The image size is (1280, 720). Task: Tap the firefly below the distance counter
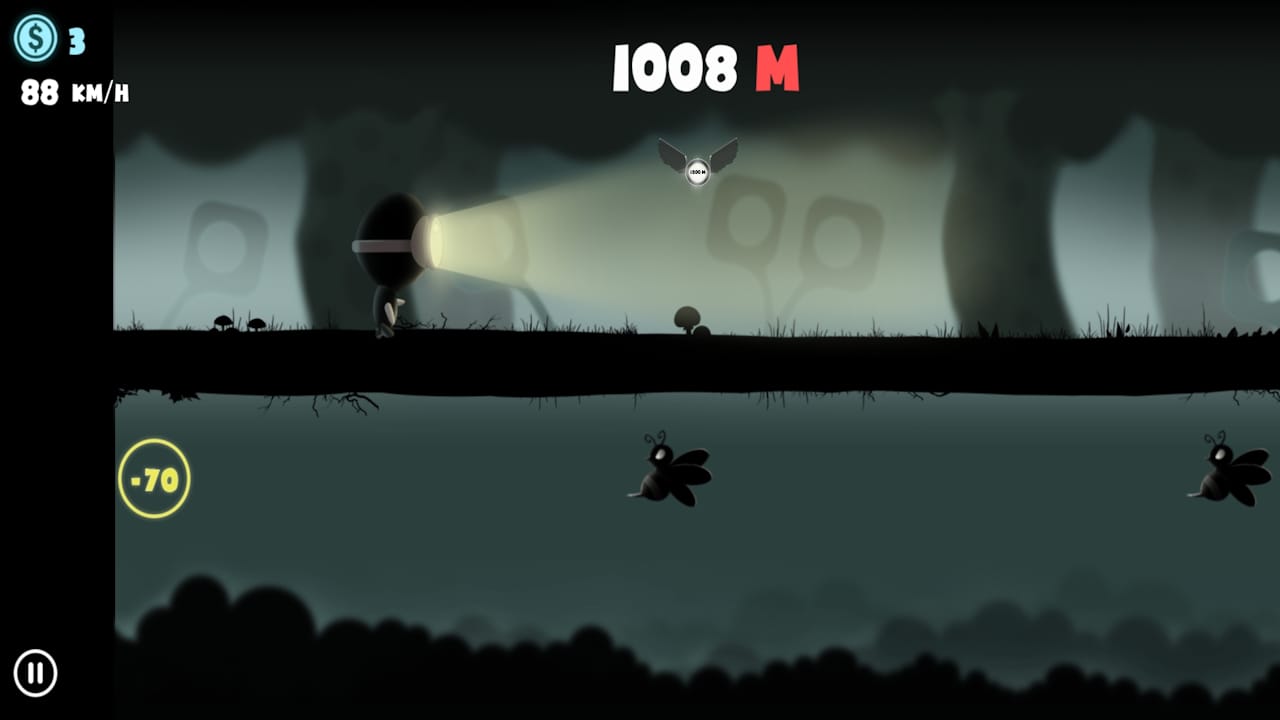point(667,472)
